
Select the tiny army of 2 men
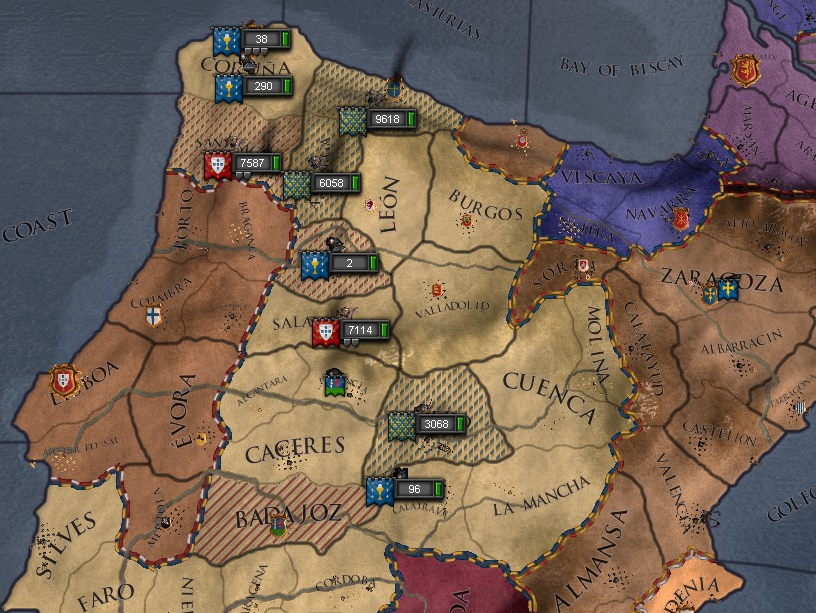(x=349, y=263)
